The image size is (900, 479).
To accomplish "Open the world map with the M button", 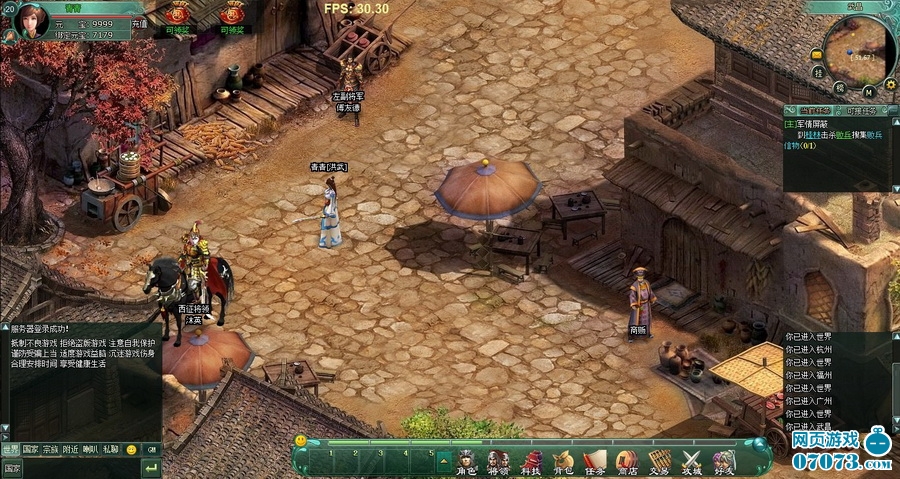I will pos(868,90).
